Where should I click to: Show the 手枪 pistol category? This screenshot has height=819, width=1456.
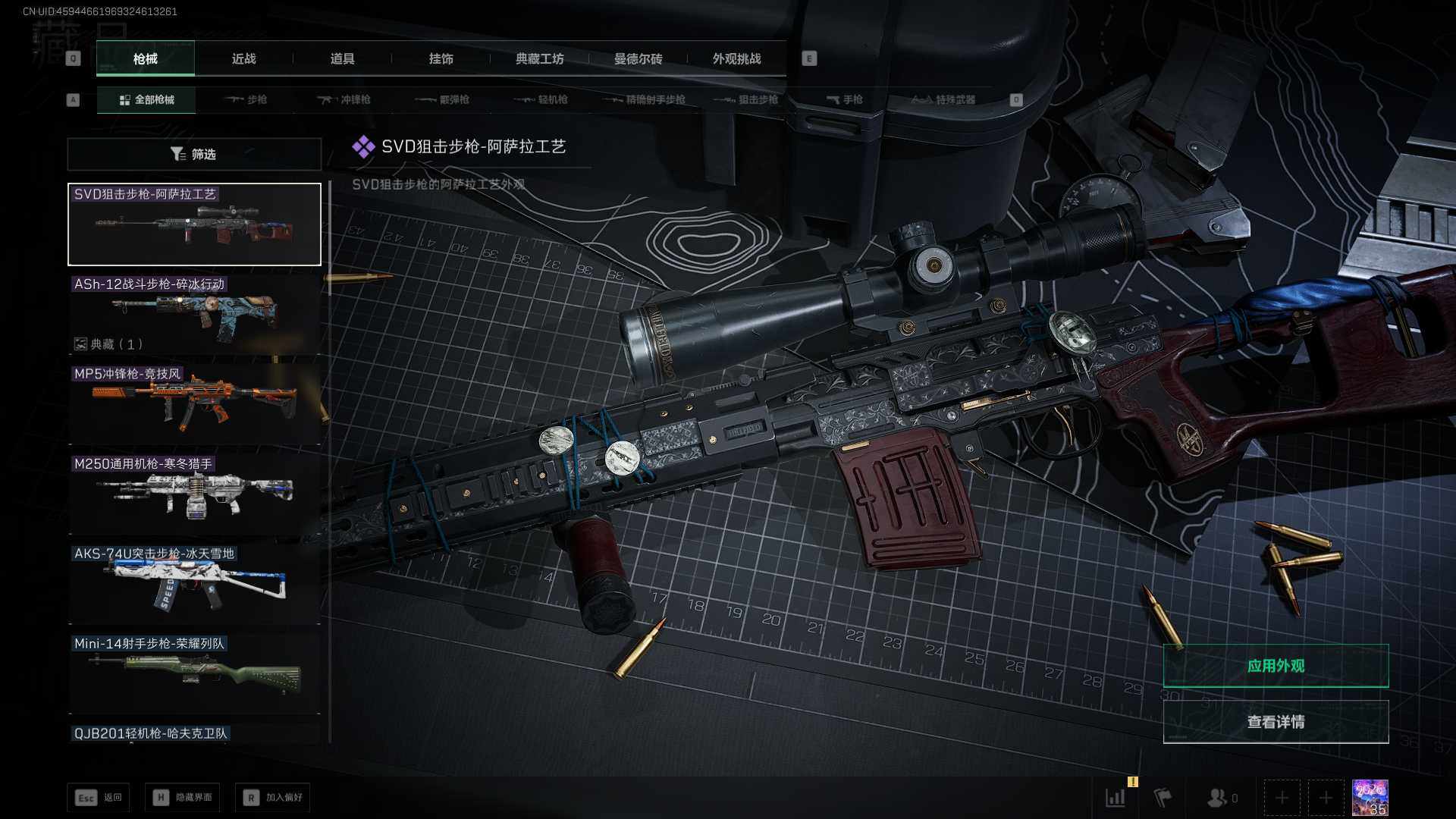844,100
